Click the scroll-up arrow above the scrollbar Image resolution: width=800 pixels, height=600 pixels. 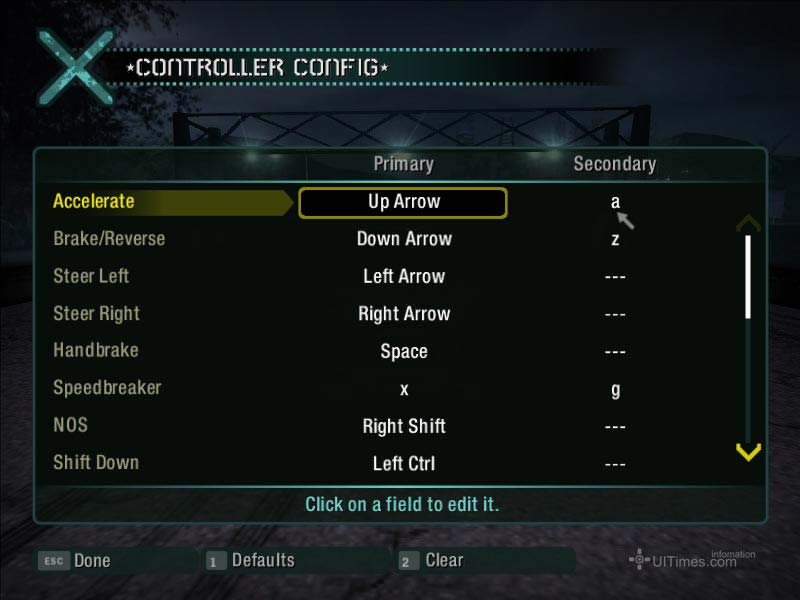pos(748,224)
